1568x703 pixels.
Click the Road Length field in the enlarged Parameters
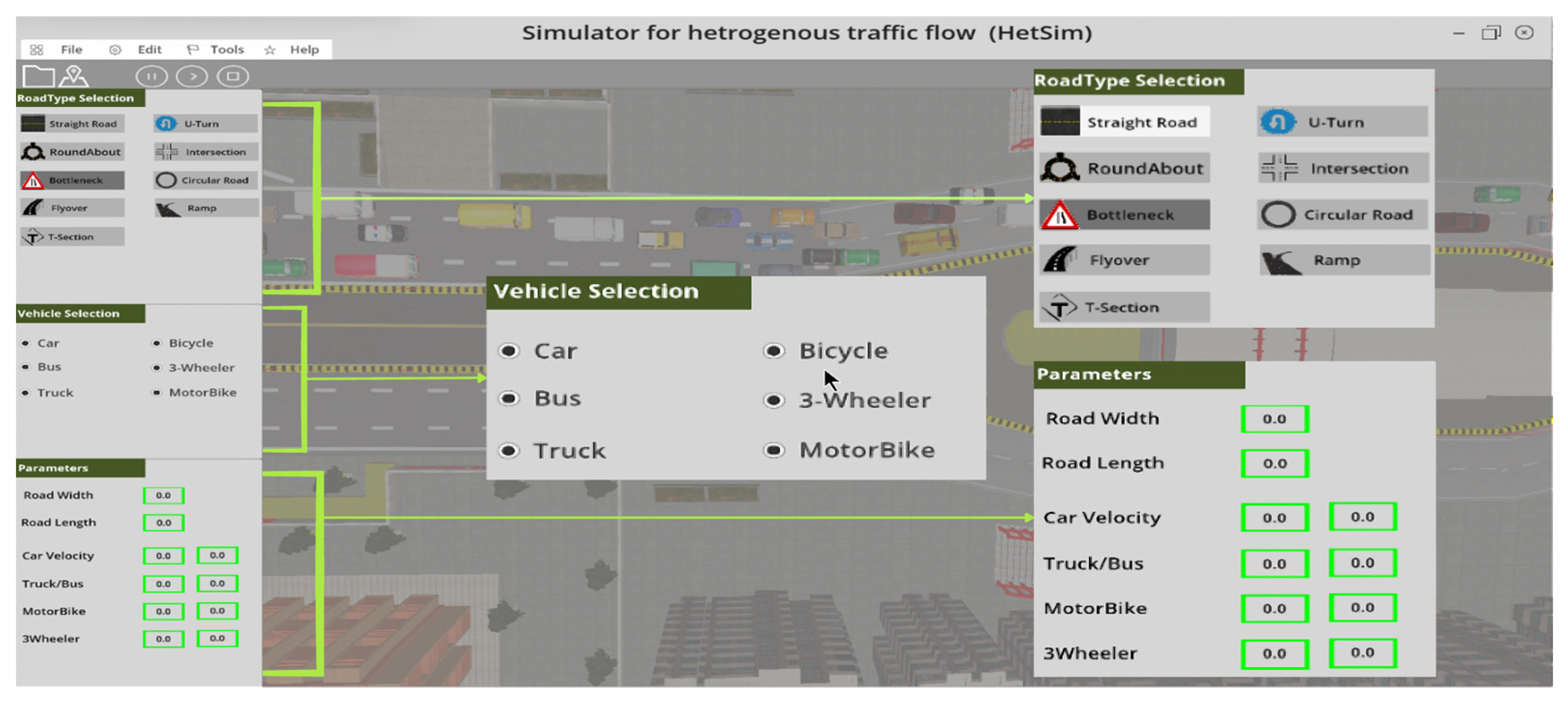pos(1274,463)
